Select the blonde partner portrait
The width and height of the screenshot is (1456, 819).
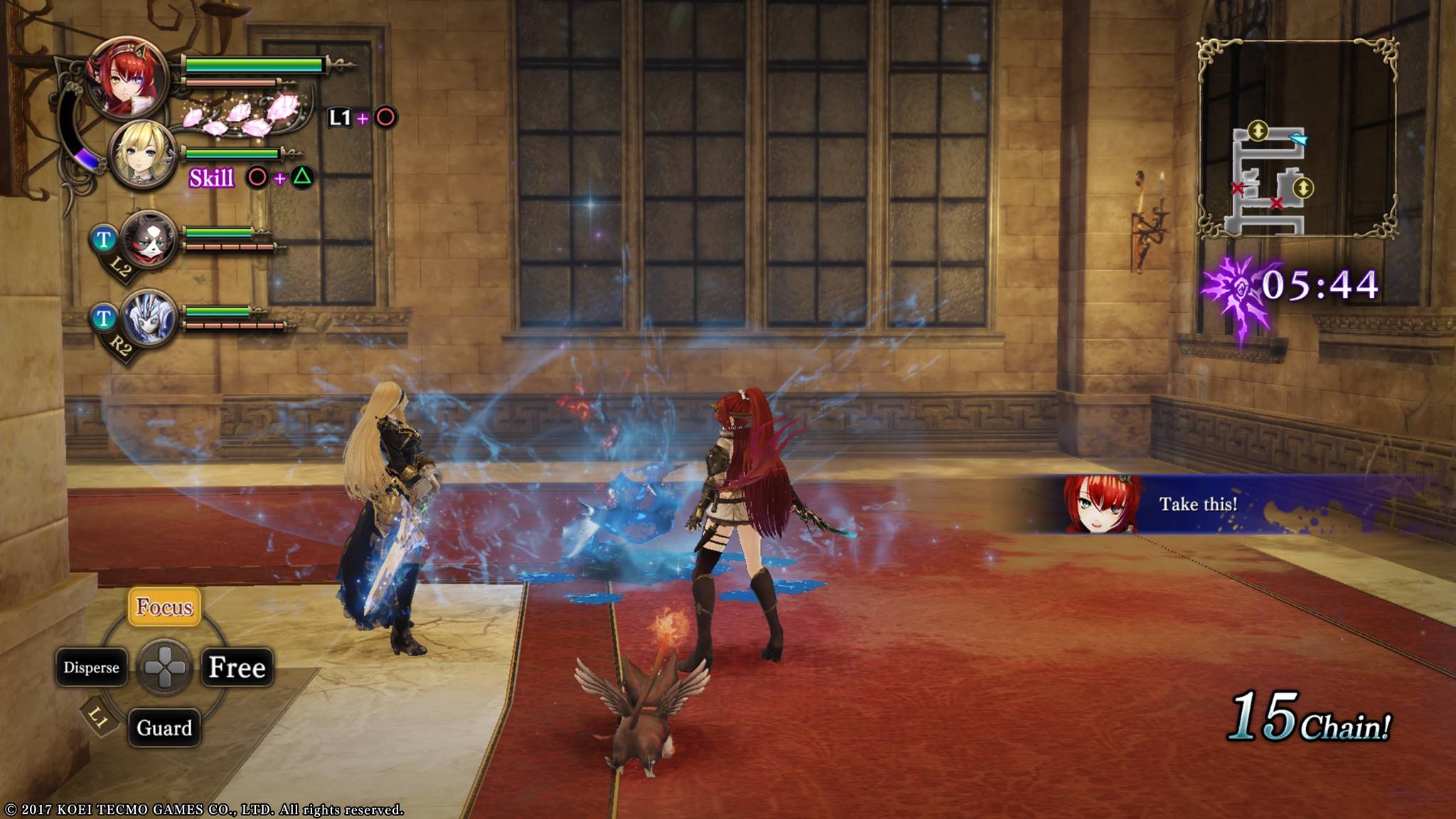click(144, 155)
